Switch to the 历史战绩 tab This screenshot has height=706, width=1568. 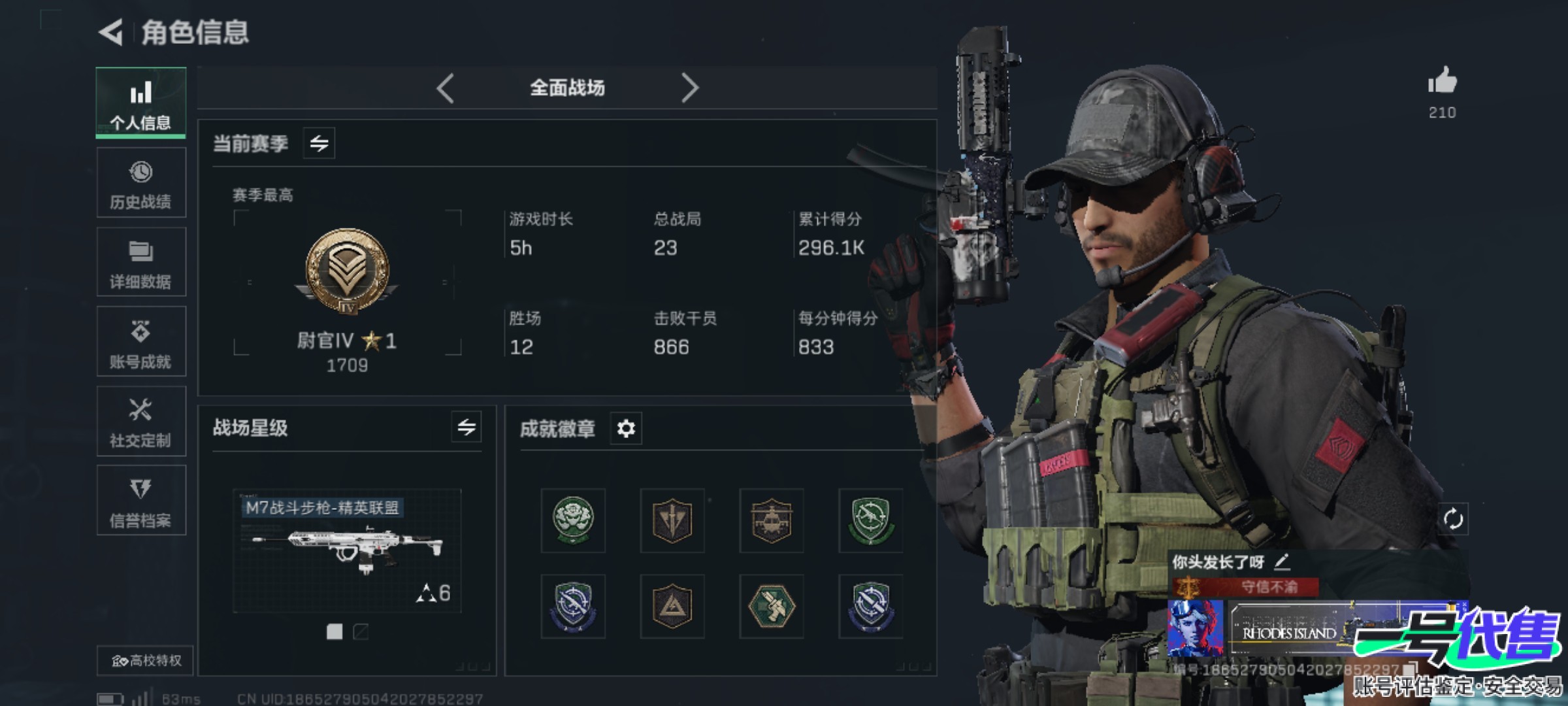141,183
